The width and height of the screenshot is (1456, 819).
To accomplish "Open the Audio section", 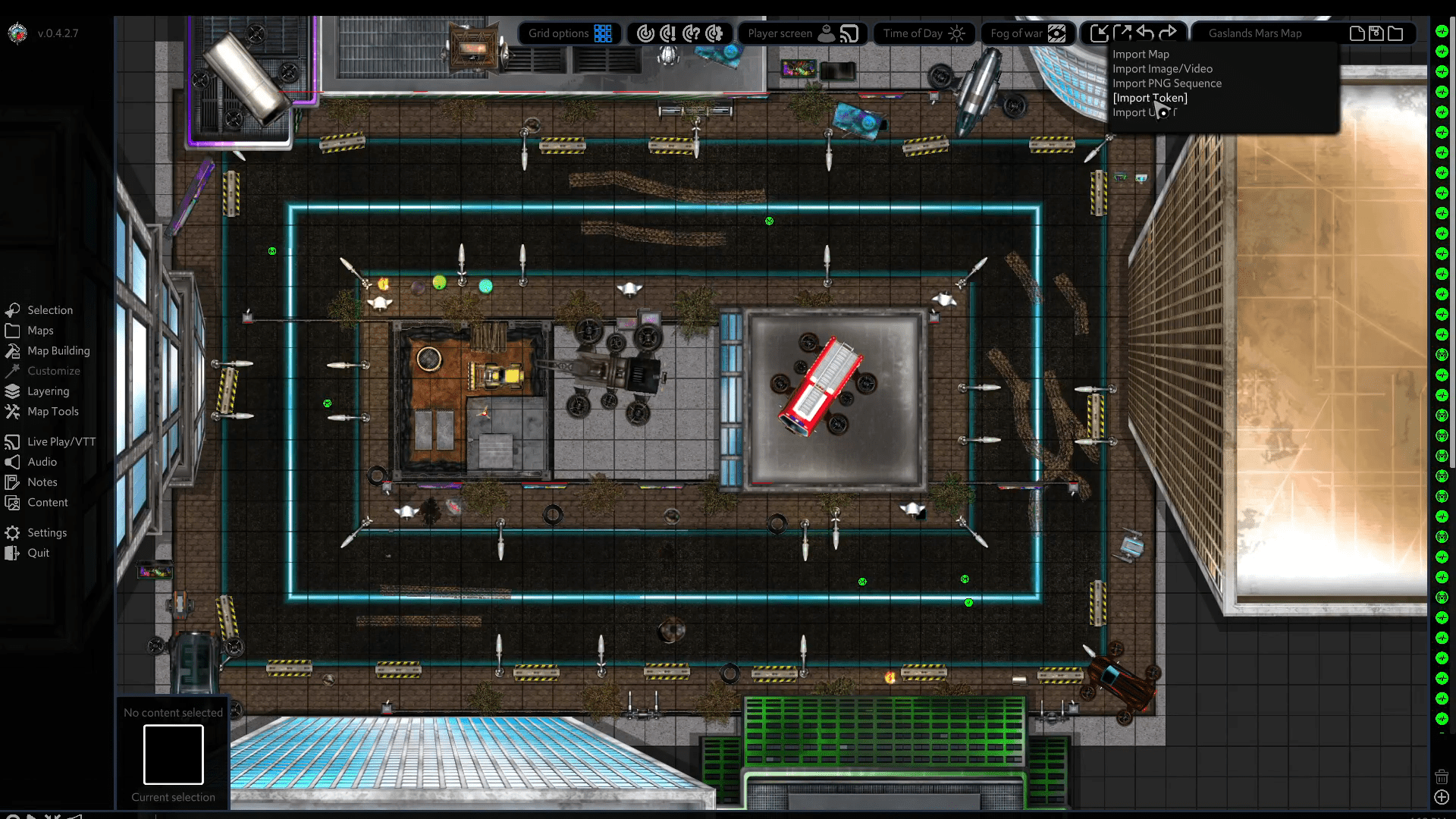I will point(42,462).
